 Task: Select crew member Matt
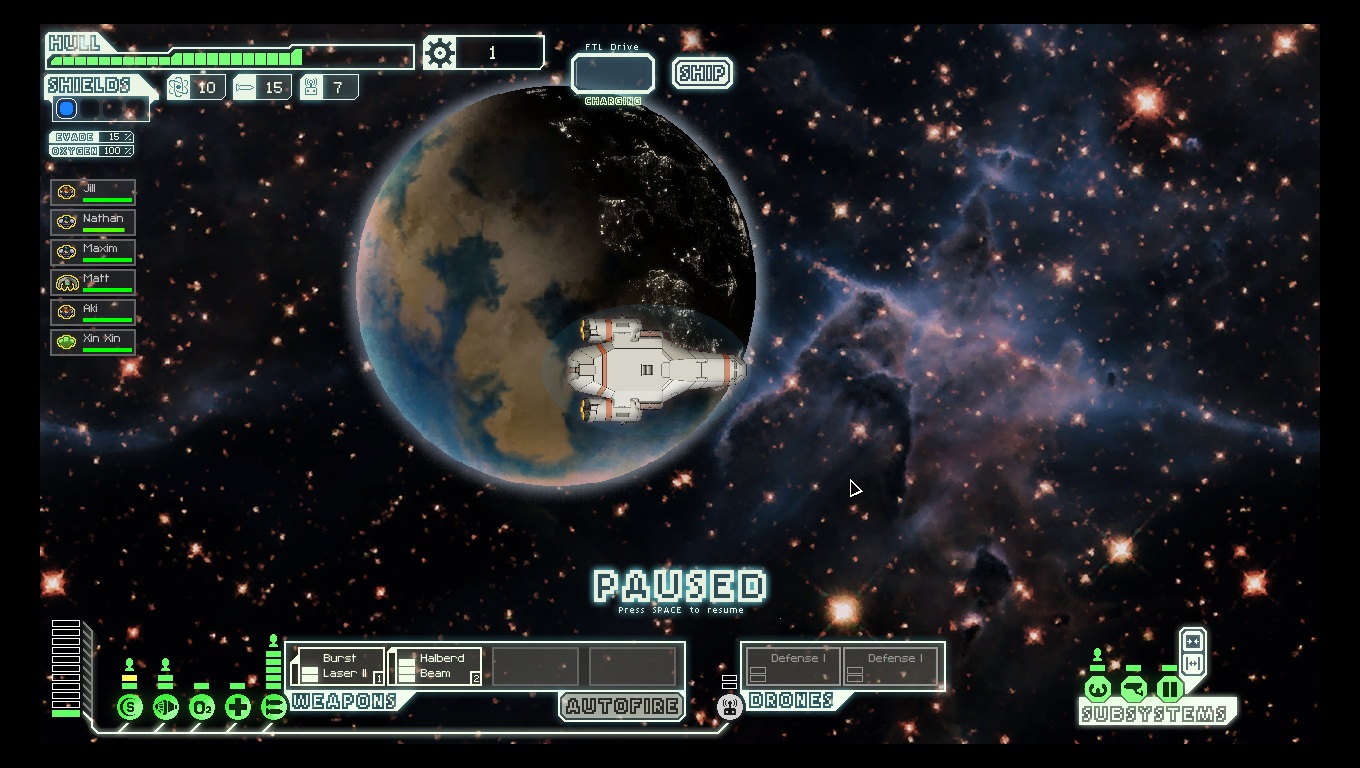coord(93,282)
